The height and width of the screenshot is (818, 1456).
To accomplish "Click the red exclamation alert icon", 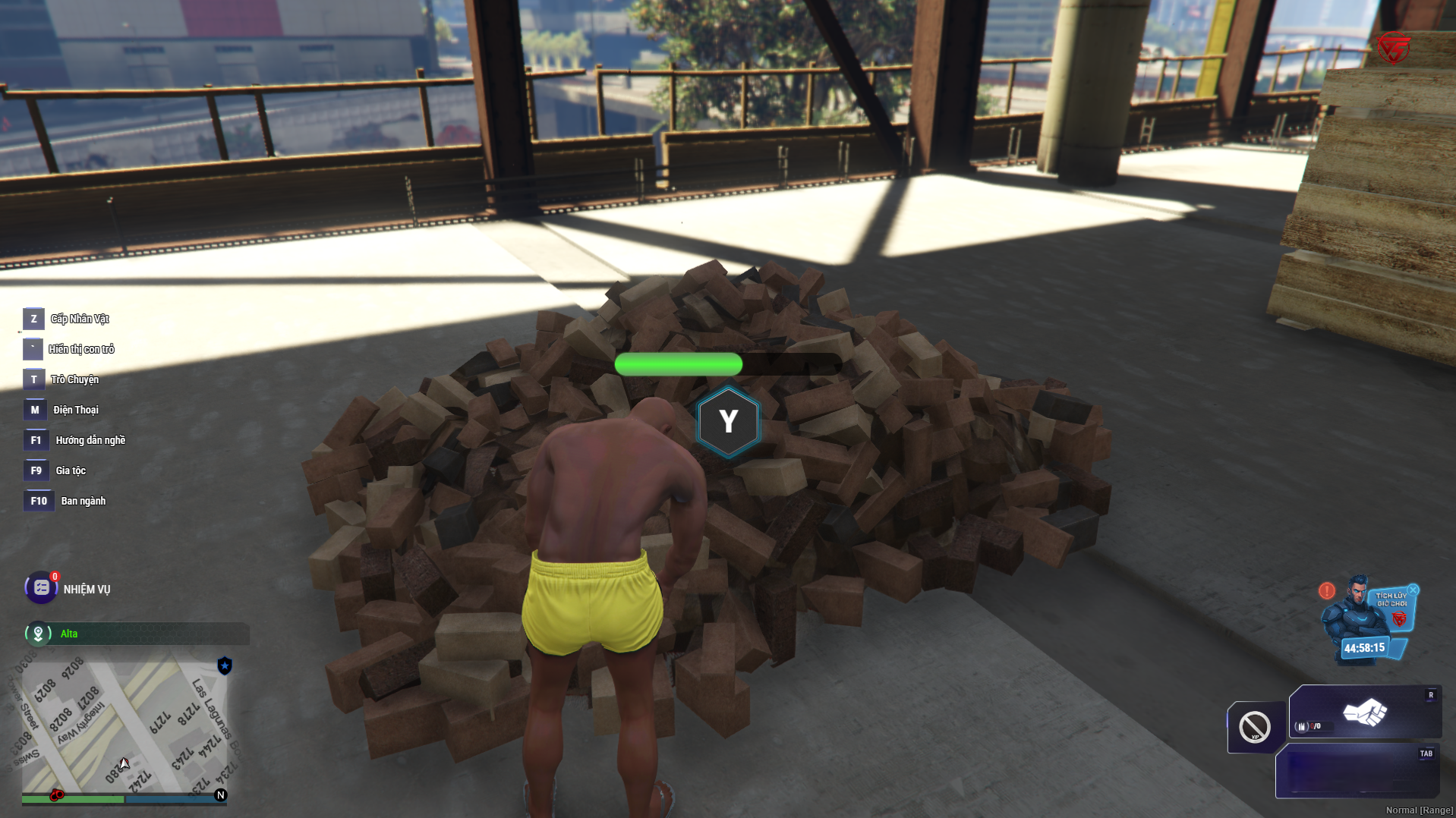I will click(x=1327, y=590).
